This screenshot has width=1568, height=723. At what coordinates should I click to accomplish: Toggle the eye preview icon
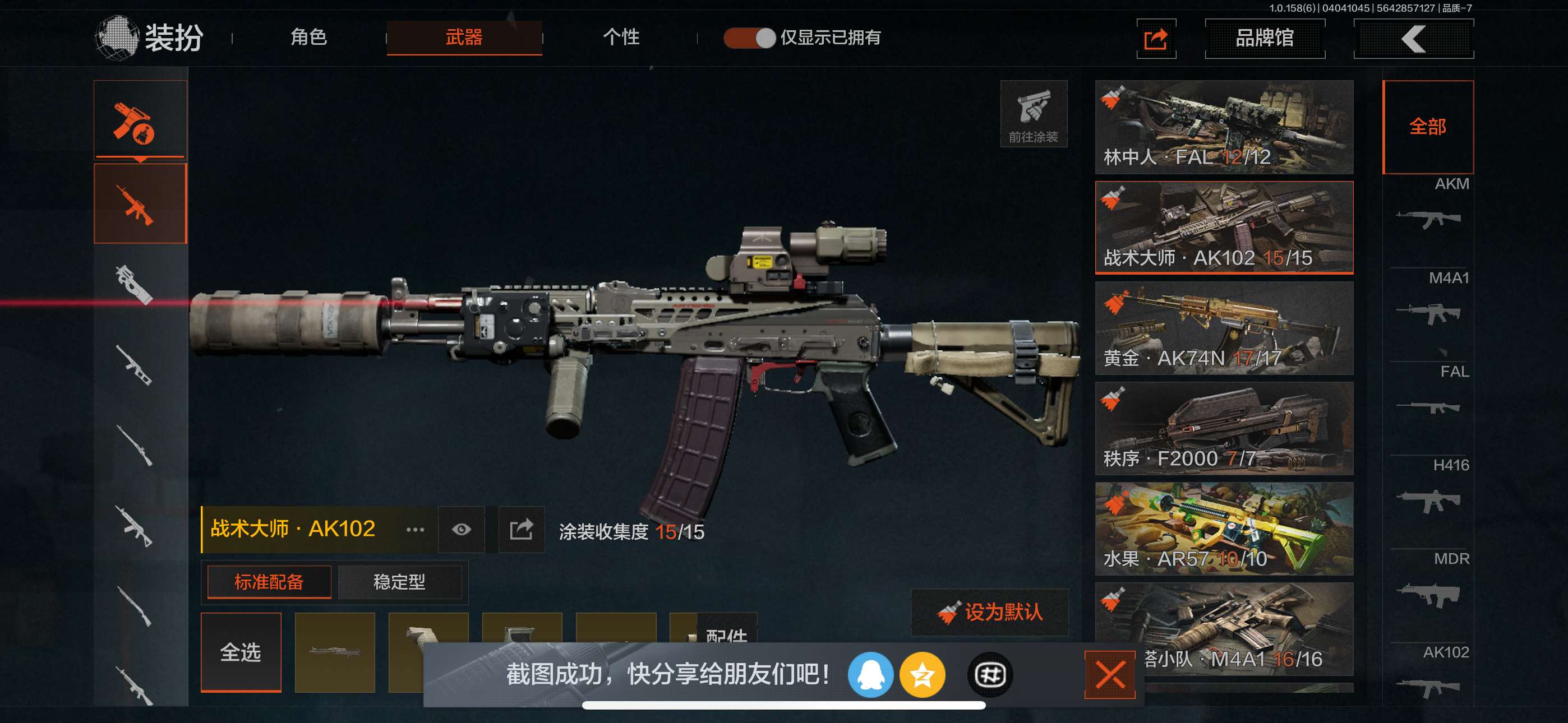[x=461, y=530]
